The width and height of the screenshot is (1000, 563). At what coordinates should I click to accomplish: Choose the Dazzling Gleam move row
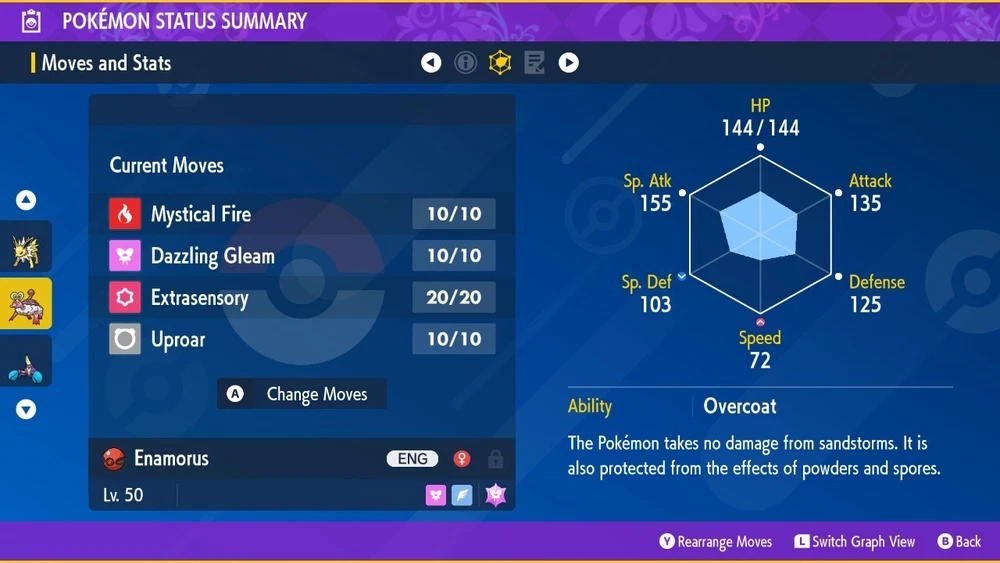(x=301, y=256)
